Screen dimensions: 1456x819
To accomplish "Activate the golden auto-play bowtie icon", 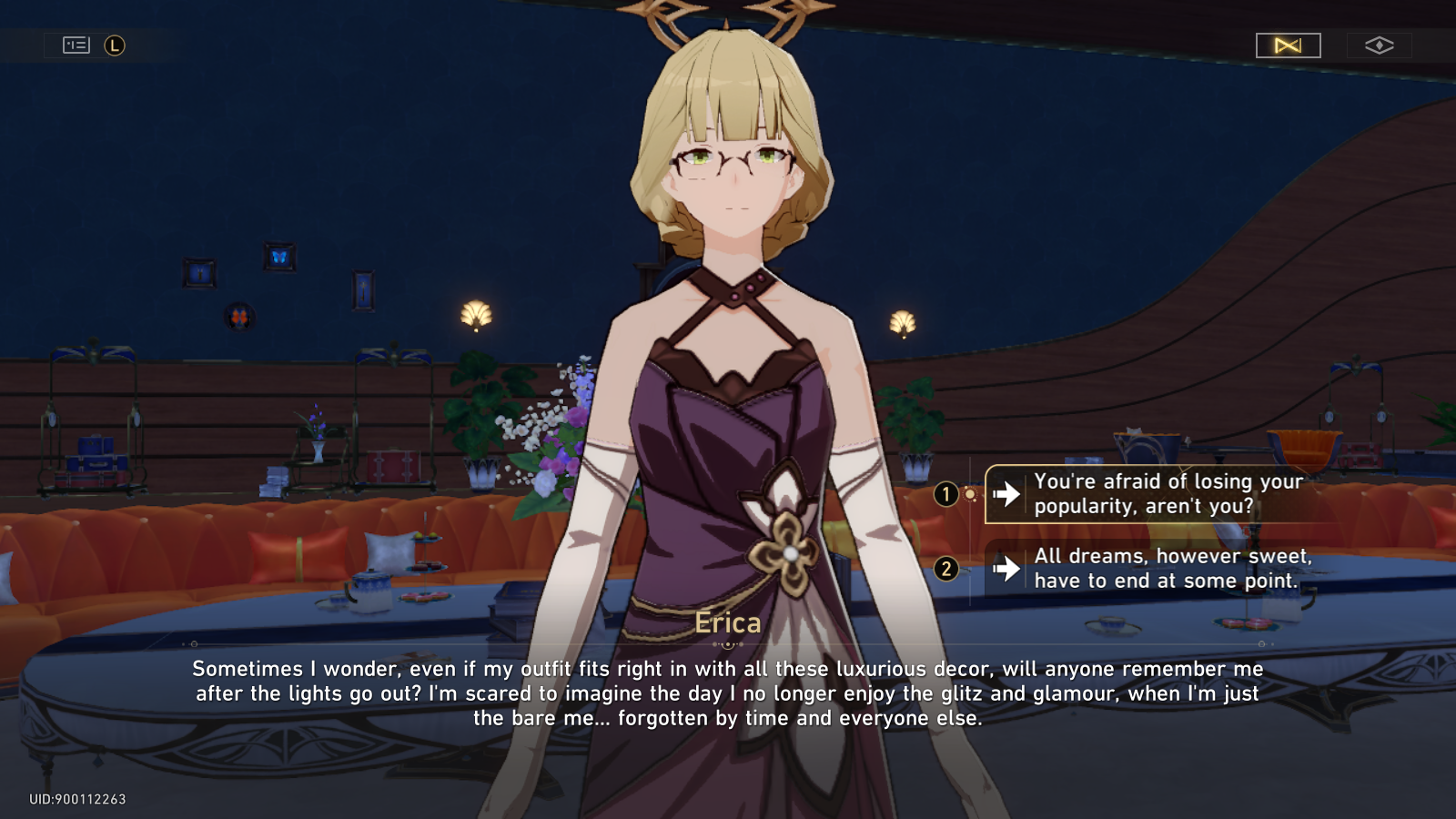I will pyautogui.click(x=1287, y=45).
